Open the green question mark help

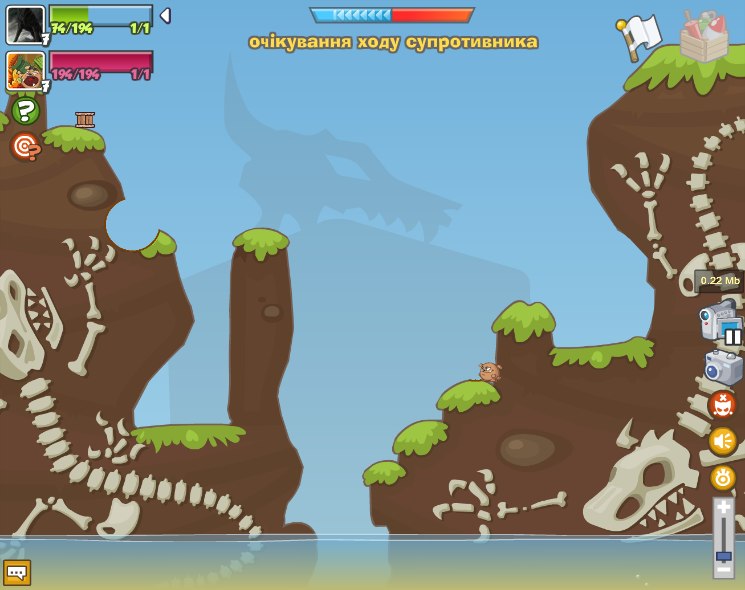pos(25,110)
